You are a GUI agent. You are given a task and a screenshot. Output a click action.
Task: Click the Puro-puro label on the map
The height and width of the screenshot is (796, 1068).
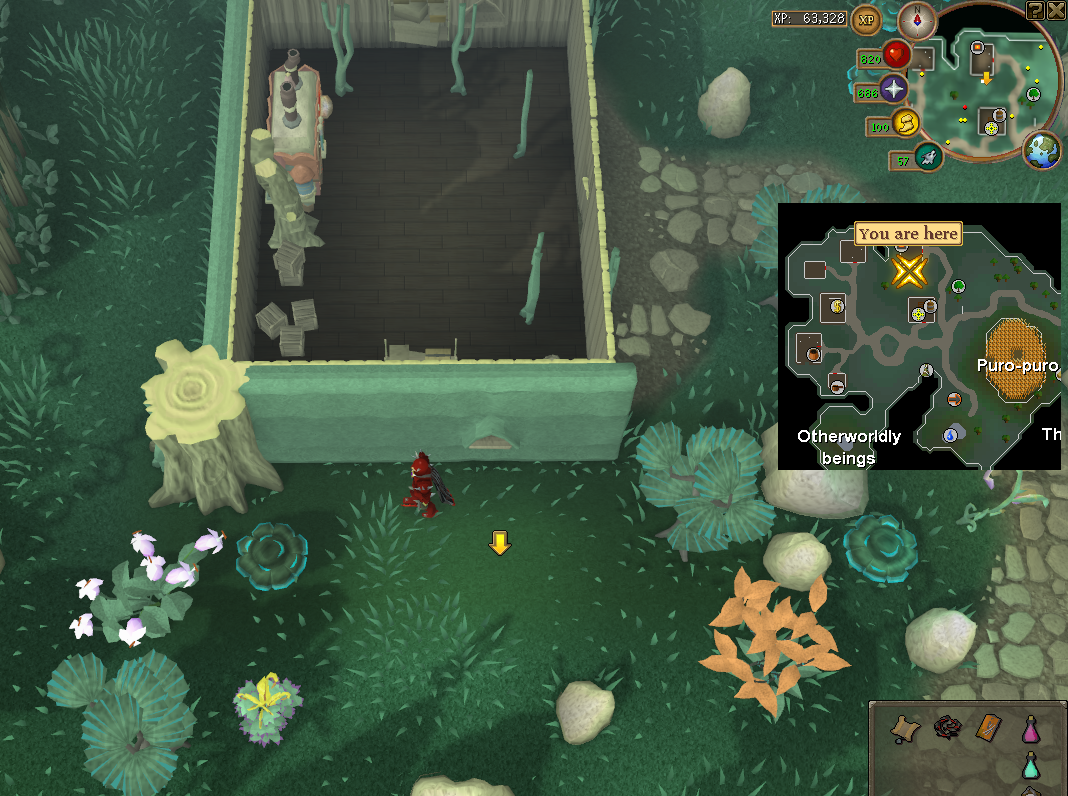click(x=1017, y=366)
